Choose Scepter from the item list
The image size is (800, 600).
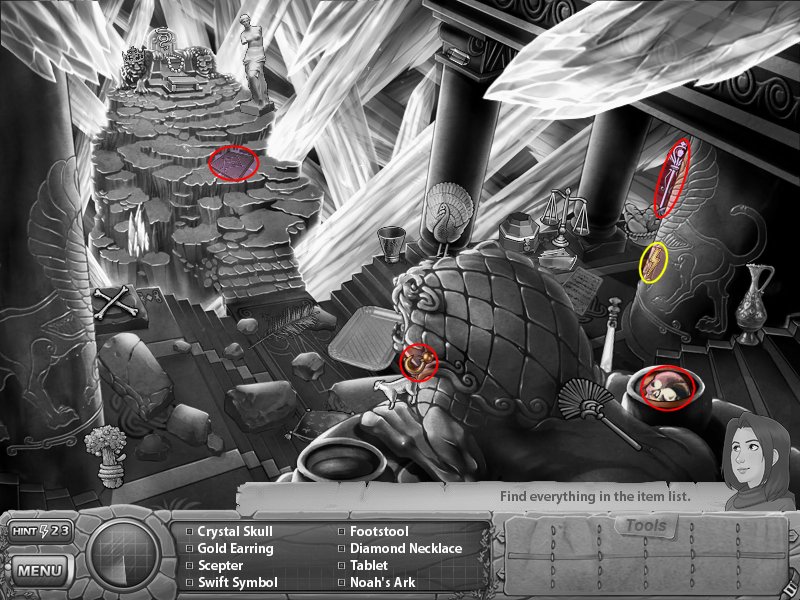219,566
